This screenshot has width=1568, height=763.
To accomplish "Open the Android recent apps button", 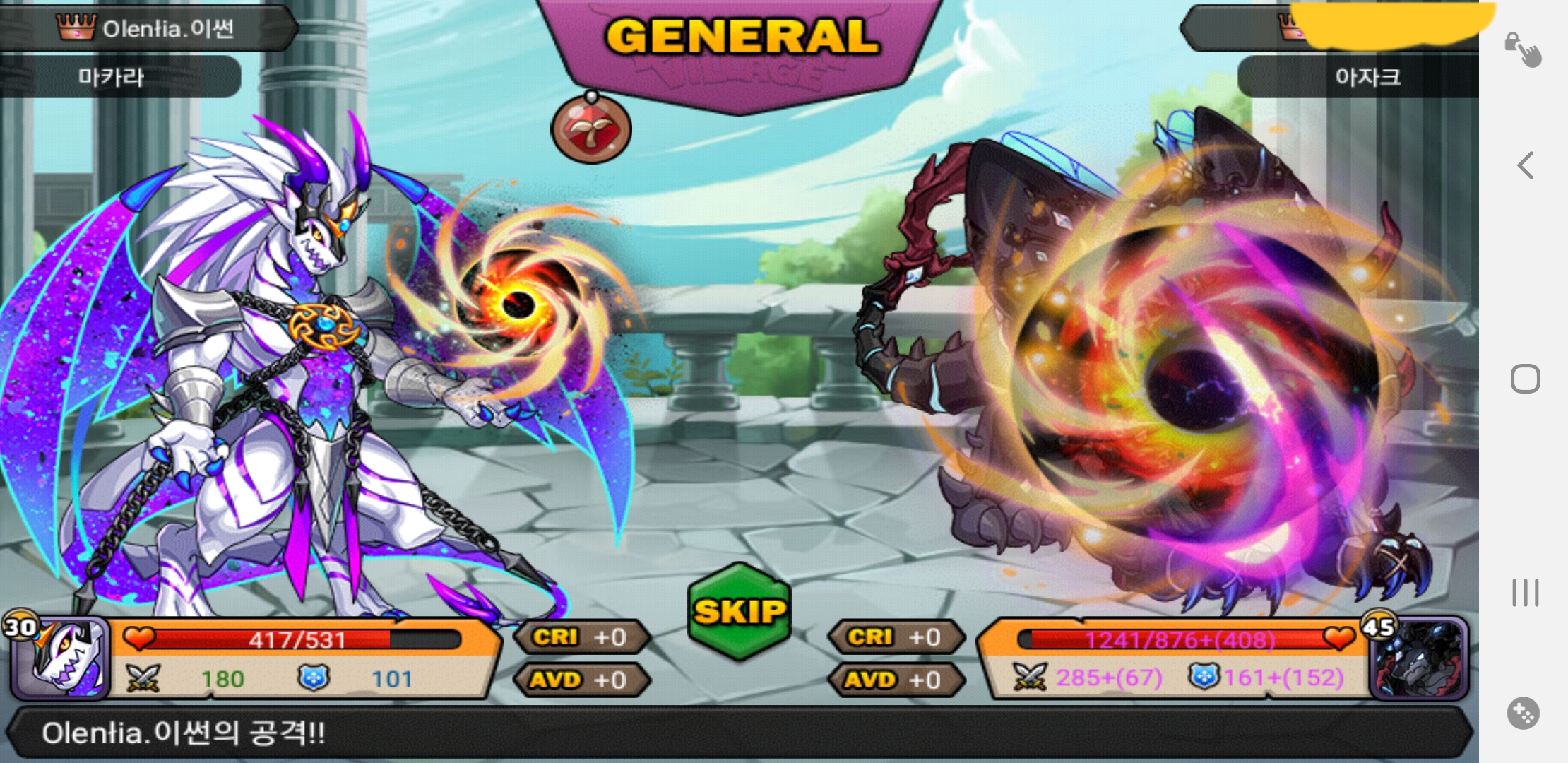I will click(1525, 592).
